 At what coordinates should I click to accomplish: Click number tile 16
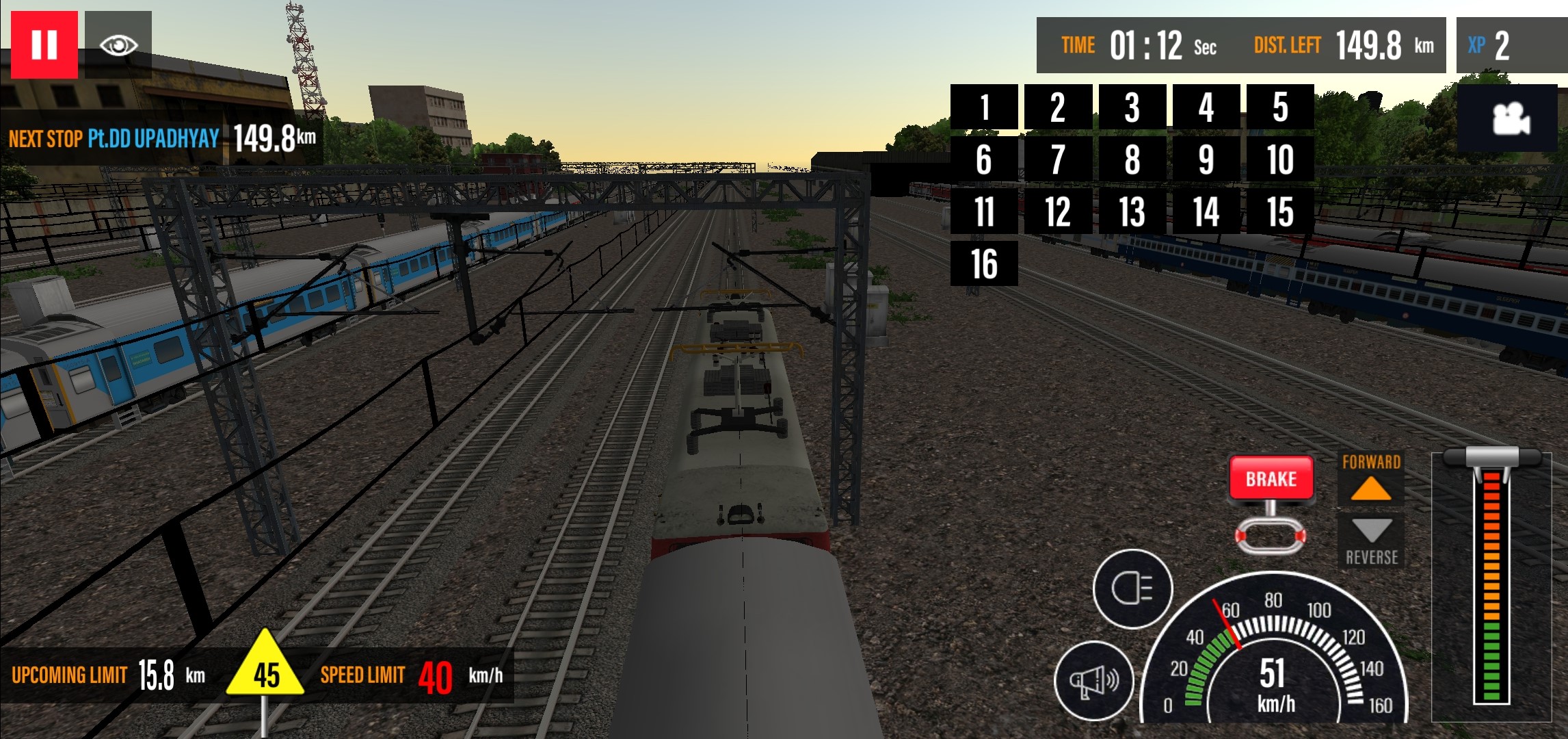pos(984,263)
